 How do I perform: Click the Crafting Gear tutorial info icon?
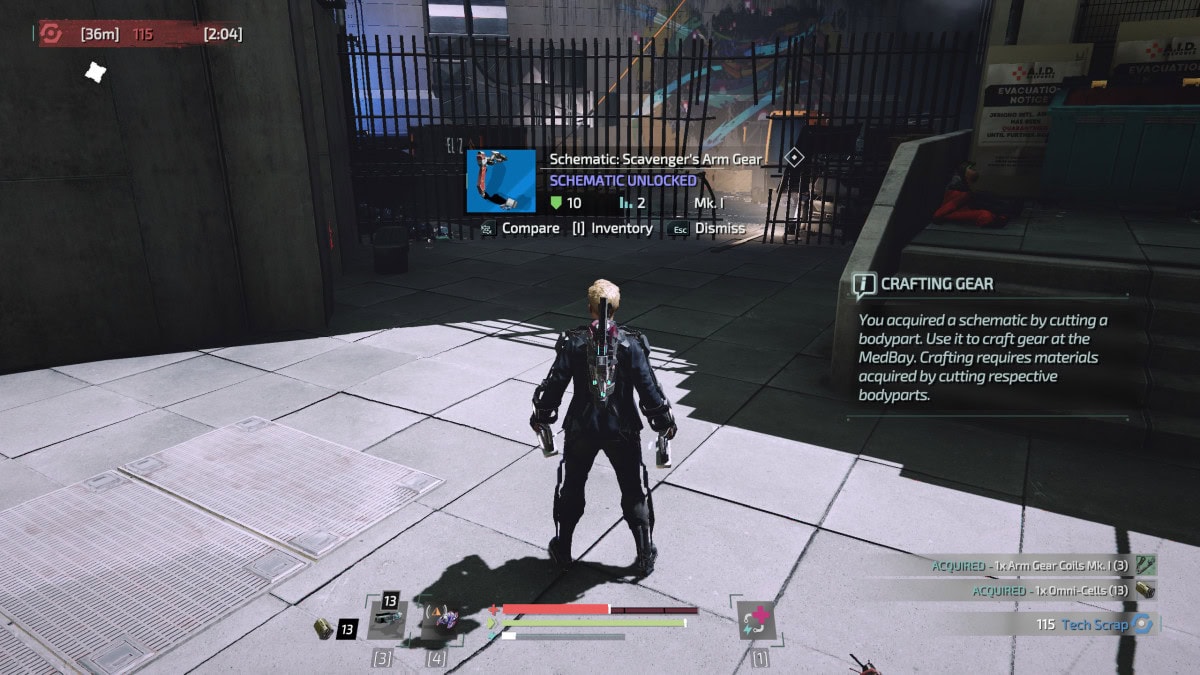[x=864, y=284]
